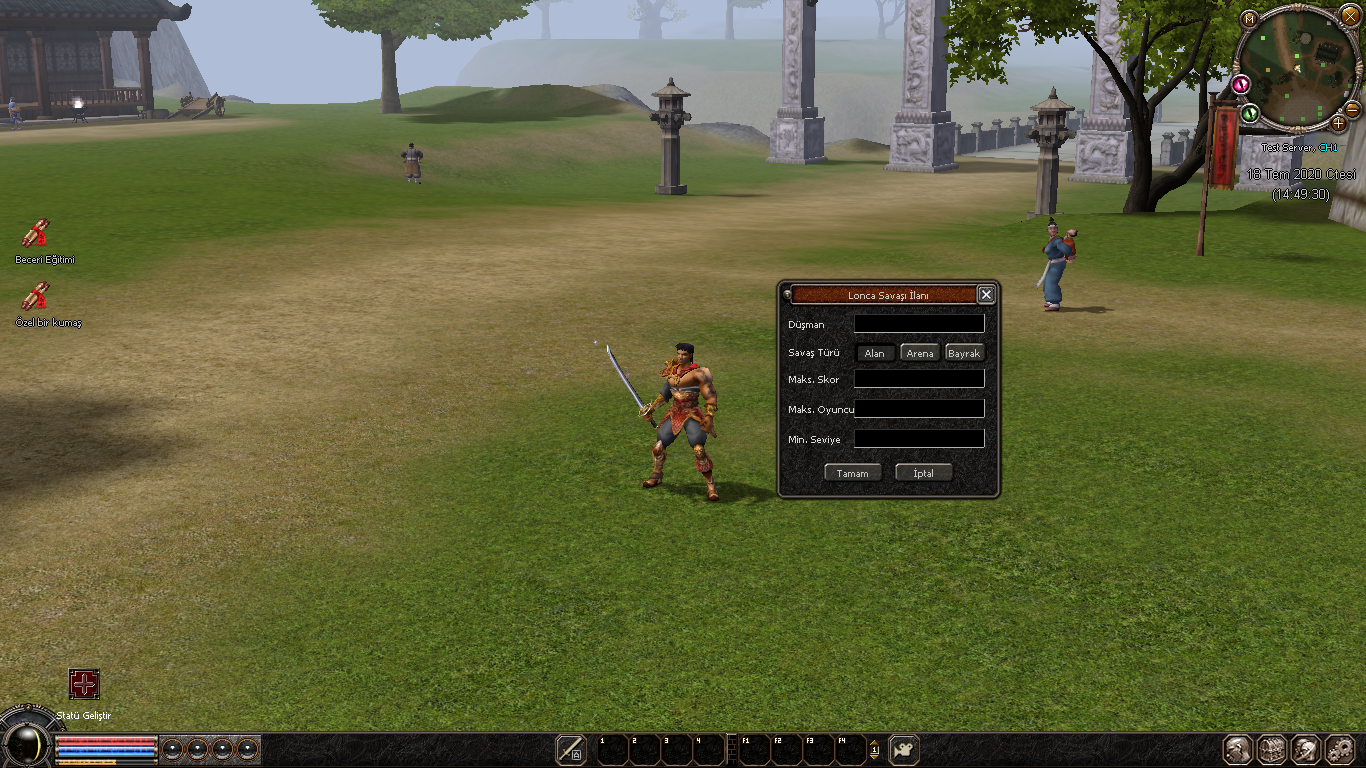
Task: Open the inventory chest icon
Action: [x=1272, y=750]
